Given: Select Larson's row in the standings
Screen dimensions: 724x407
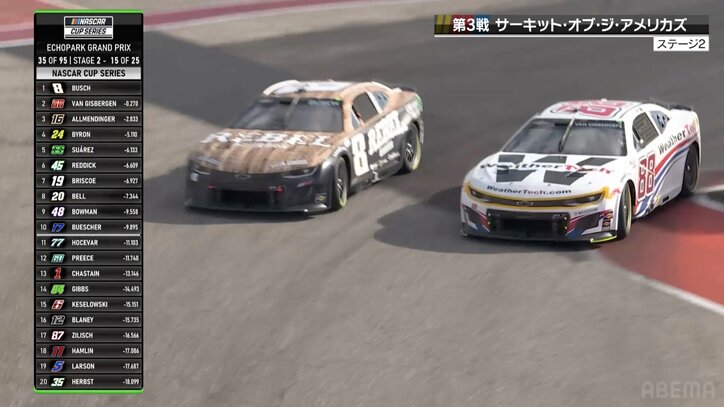Looking at the screenshot, I should (x=88, y=366).
